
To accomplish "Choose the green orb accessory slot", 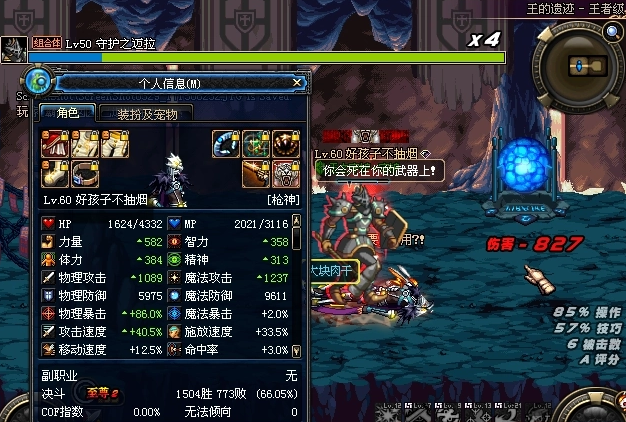I will click(x=255, y=145).
